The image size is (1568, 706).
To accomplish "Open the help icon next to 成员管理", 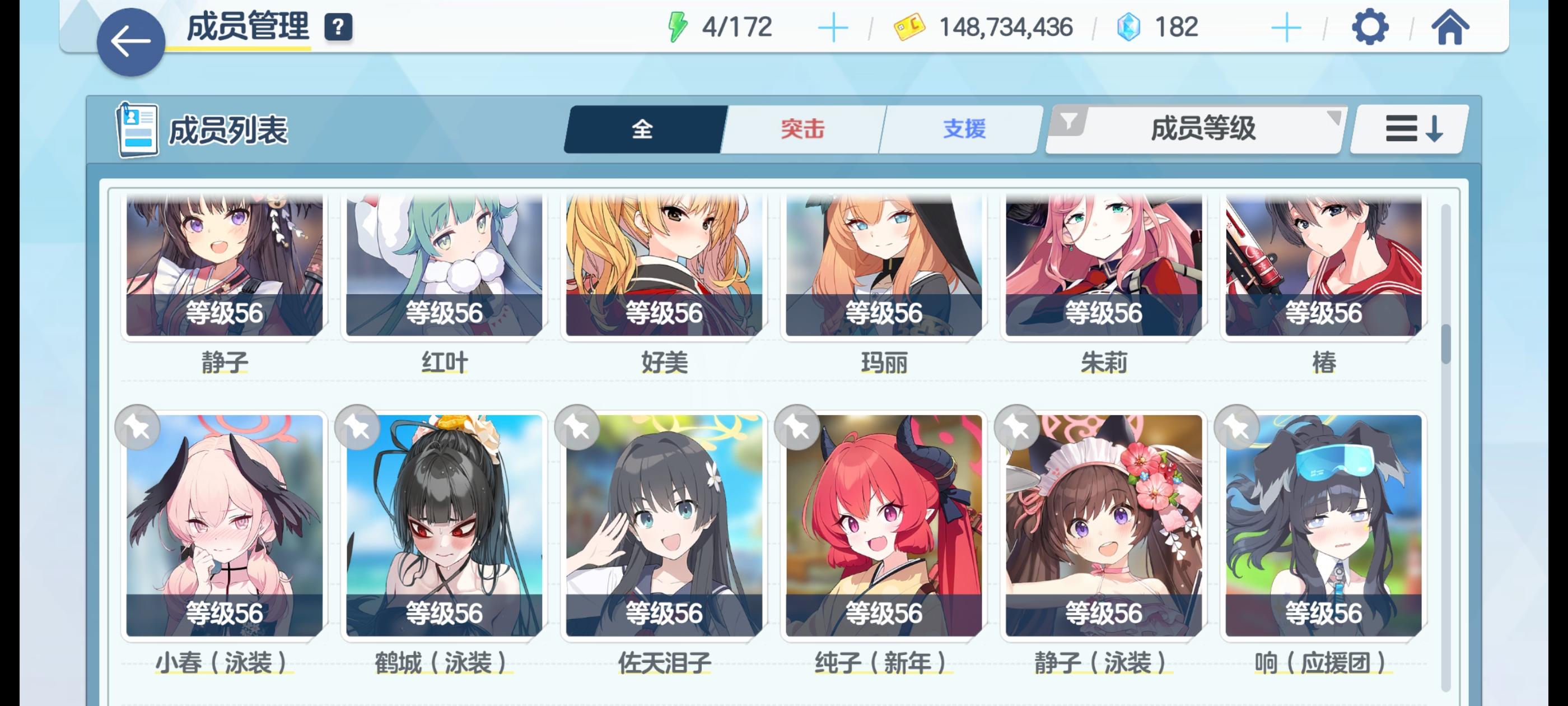I will (x=338, y=26).
